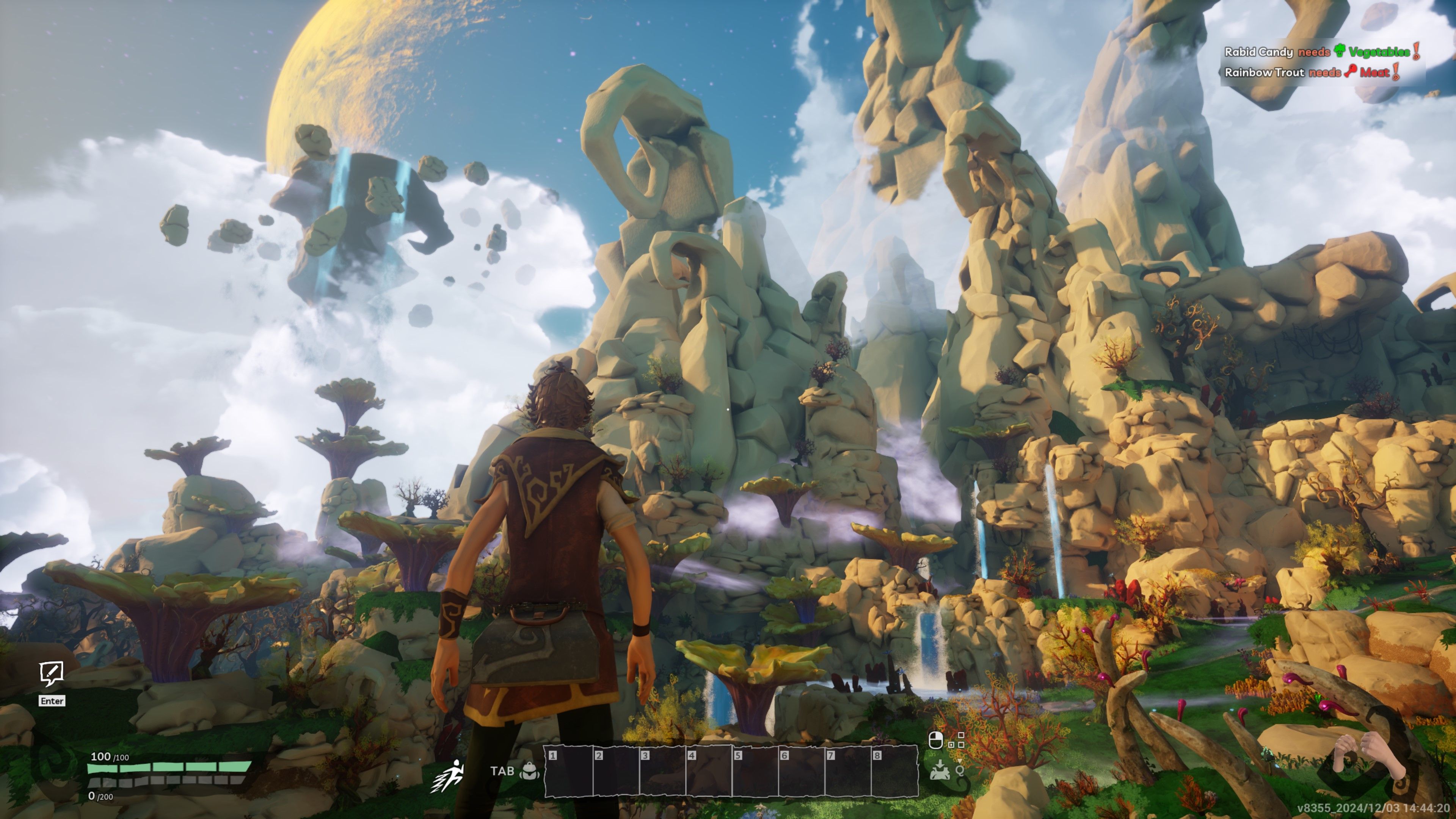Toggle the sprinting runner icon
1456x819 pixels.
(x=448, y=775)
